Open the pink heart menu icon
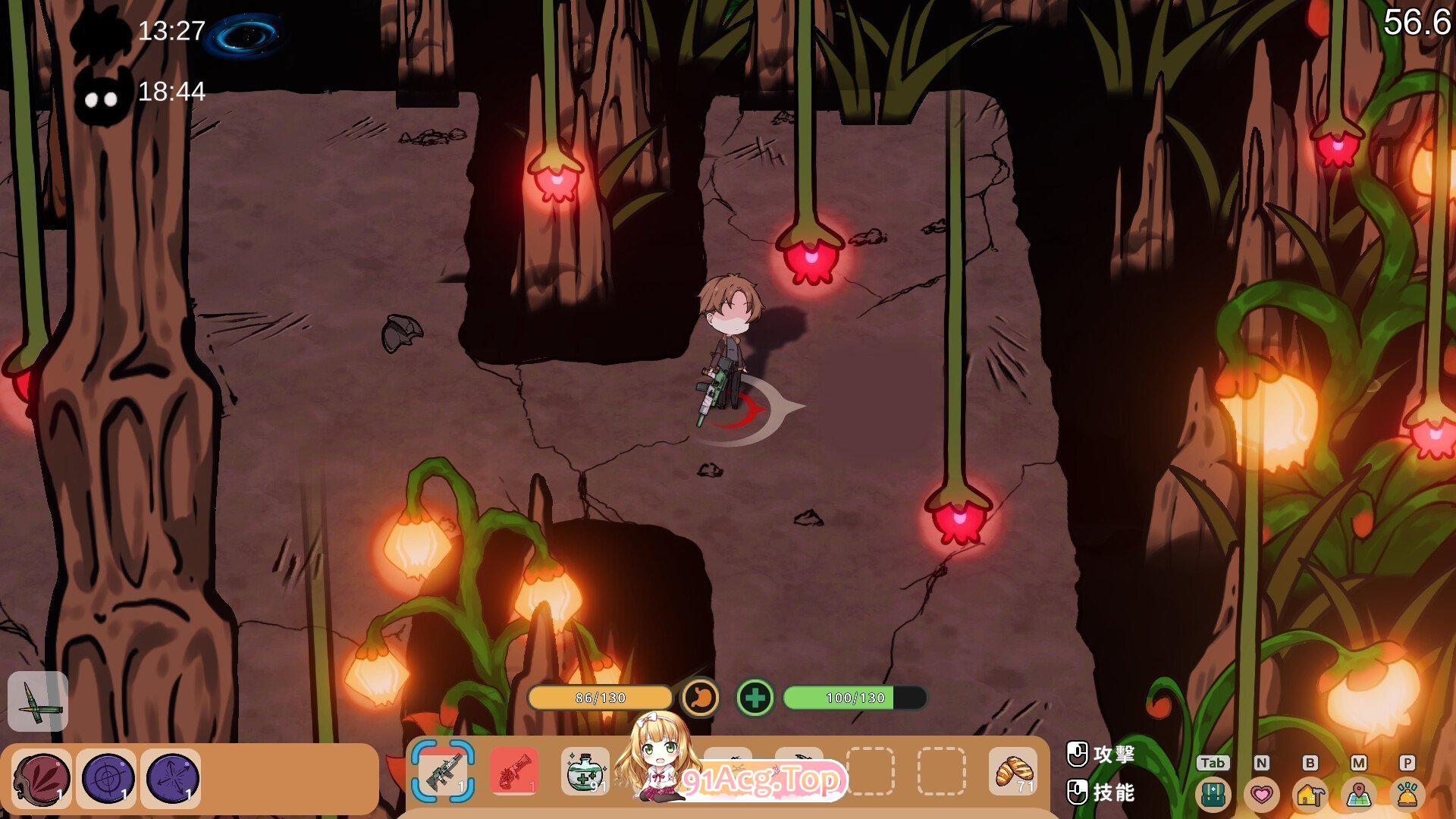 click(x=1261, y=794)
